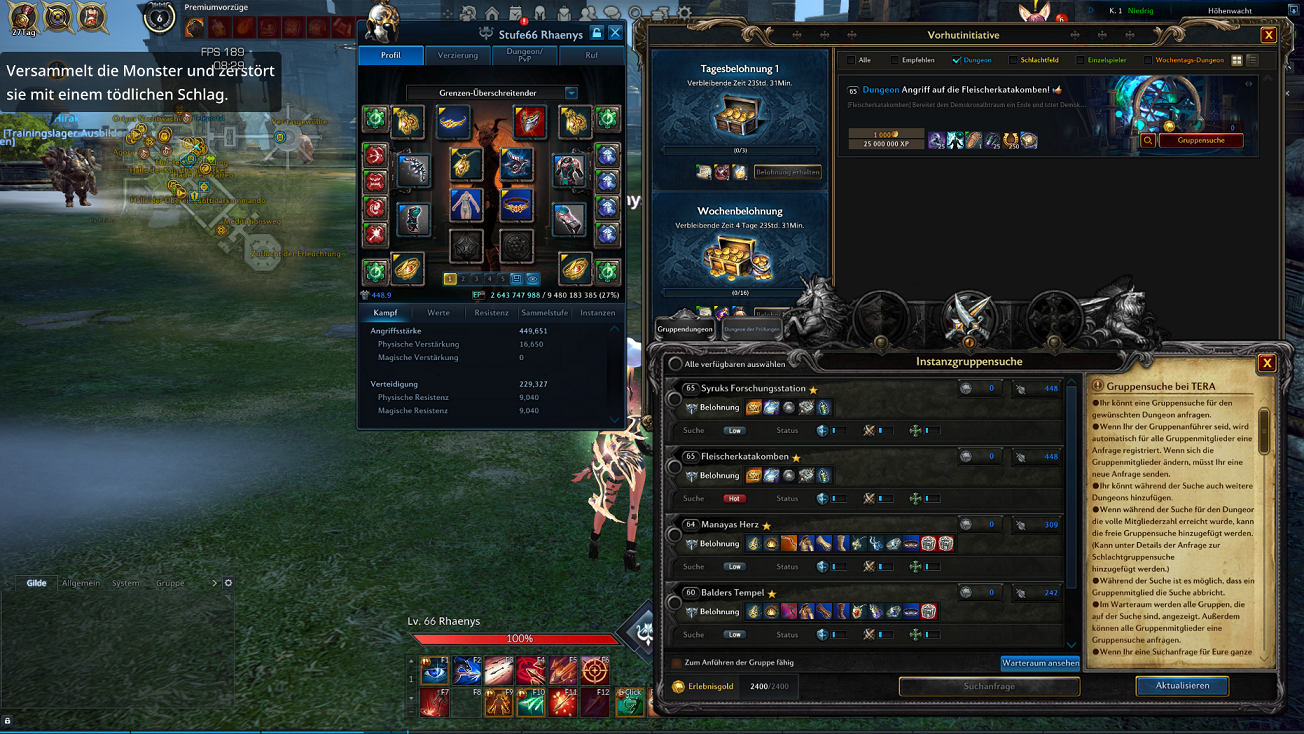The height and width of the screenshot is (734, 1304).
Task: Close the Instanzgruppensuche window
Action: click(x=1266, y=363)
